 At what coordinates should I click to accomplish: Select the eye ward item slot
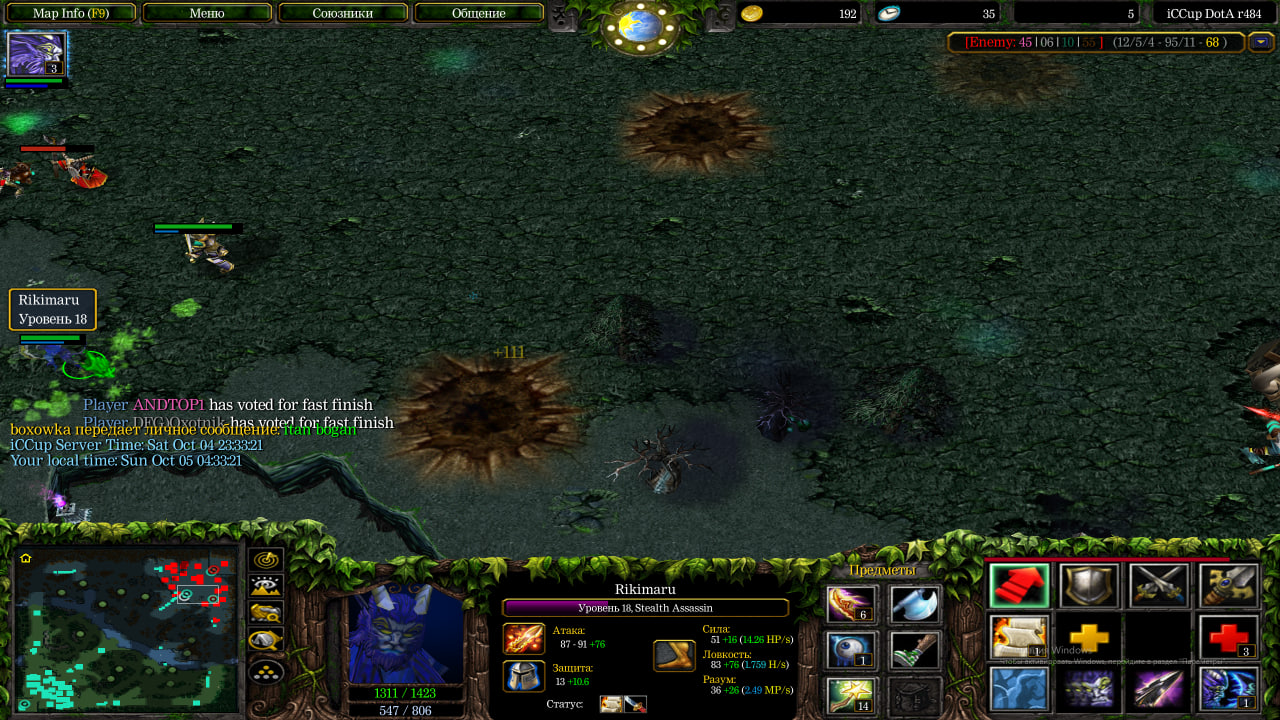852,650
